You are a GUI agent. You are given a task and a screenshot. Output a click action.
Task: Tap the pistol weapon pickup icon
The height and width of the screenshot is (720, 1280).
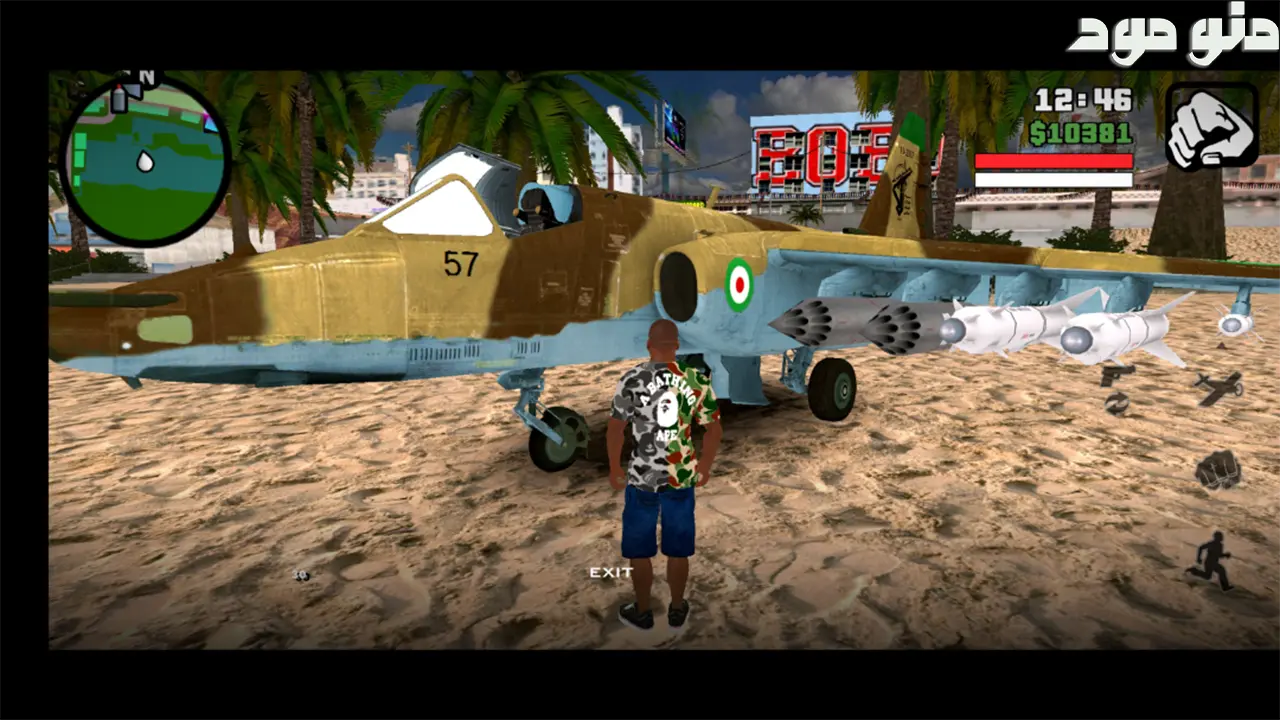click(x=1116, y=376)
